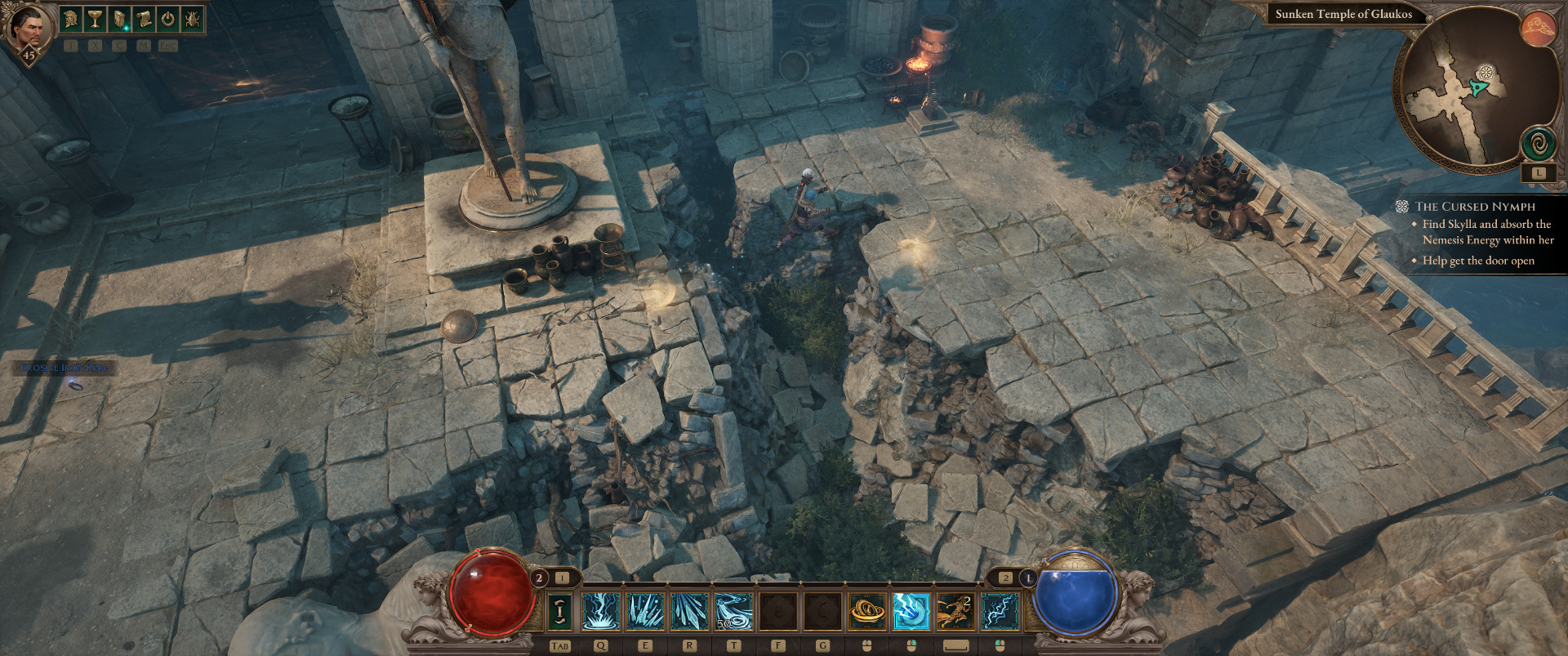Click the character portrait
The image size is (1568, 656).
point(29,29)
